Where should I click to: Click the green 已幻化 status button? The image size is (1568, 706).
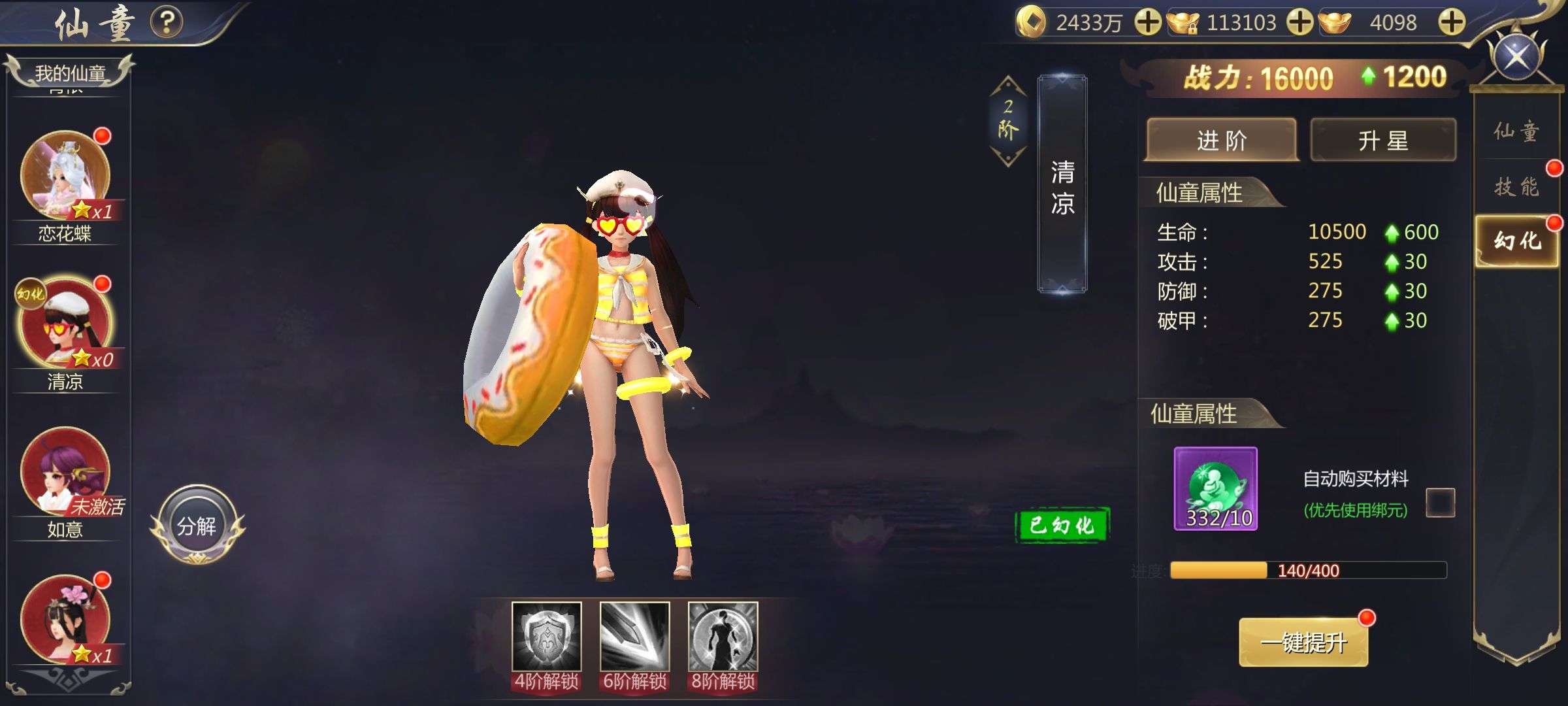[1062, 525]
